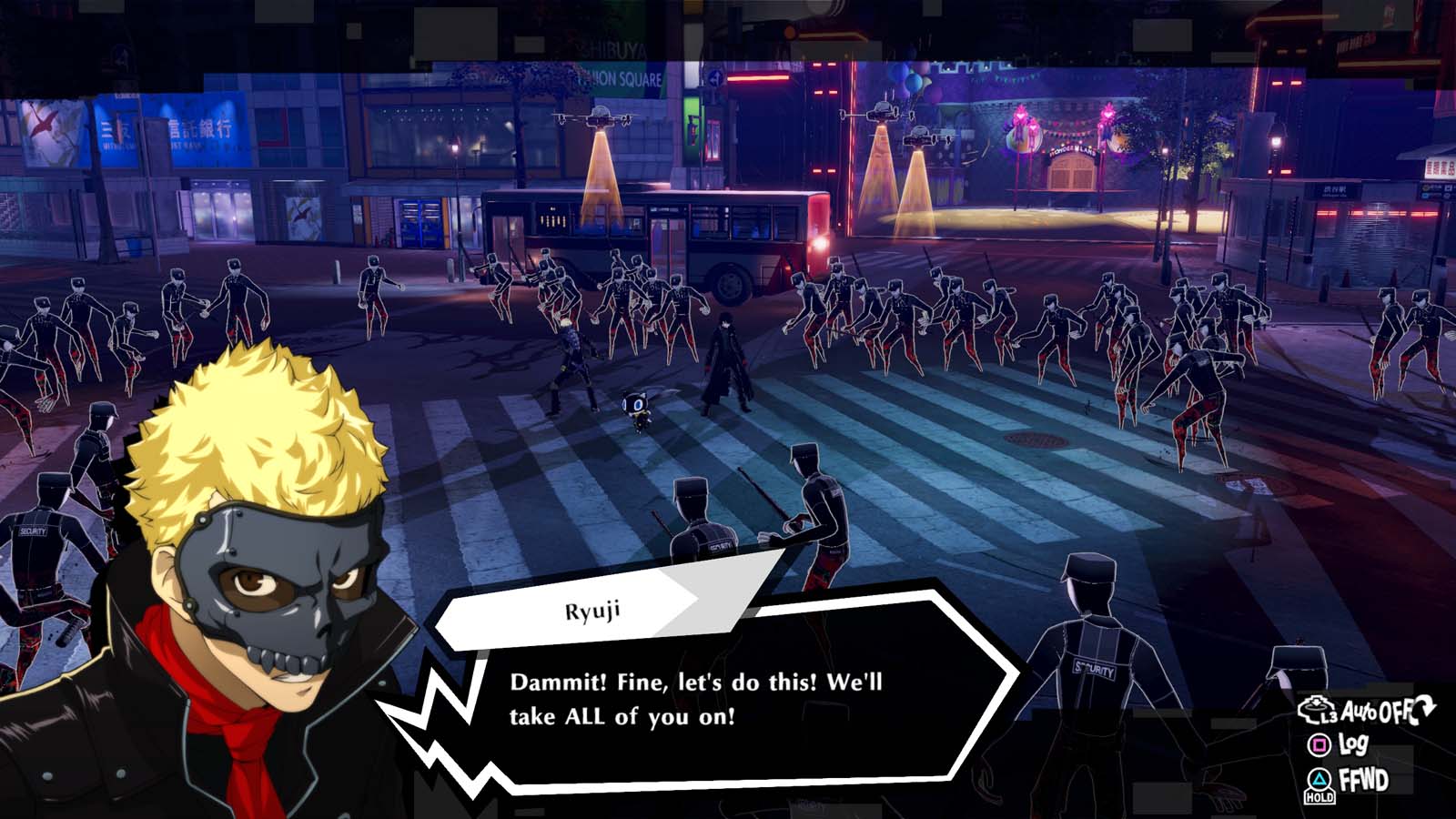Click the HOLD badge under the FFWD prompt
Viewport: 1456px width, 819px height.
tap(1319, 798)
